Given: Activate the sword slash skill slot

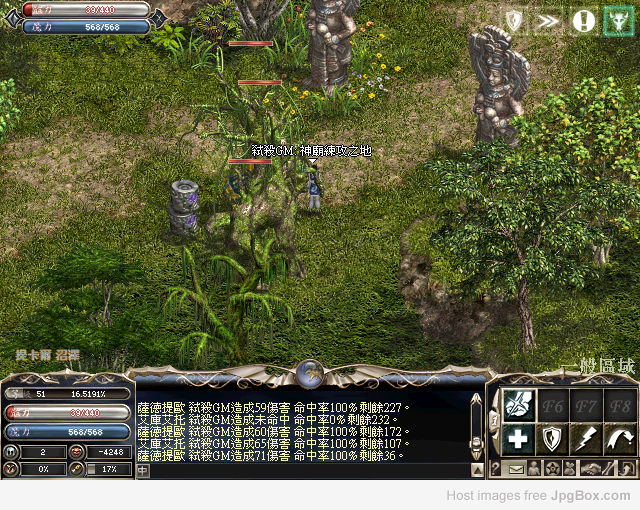Looking at the screenshot, I should pyautogui.click(x=517, y=405).
